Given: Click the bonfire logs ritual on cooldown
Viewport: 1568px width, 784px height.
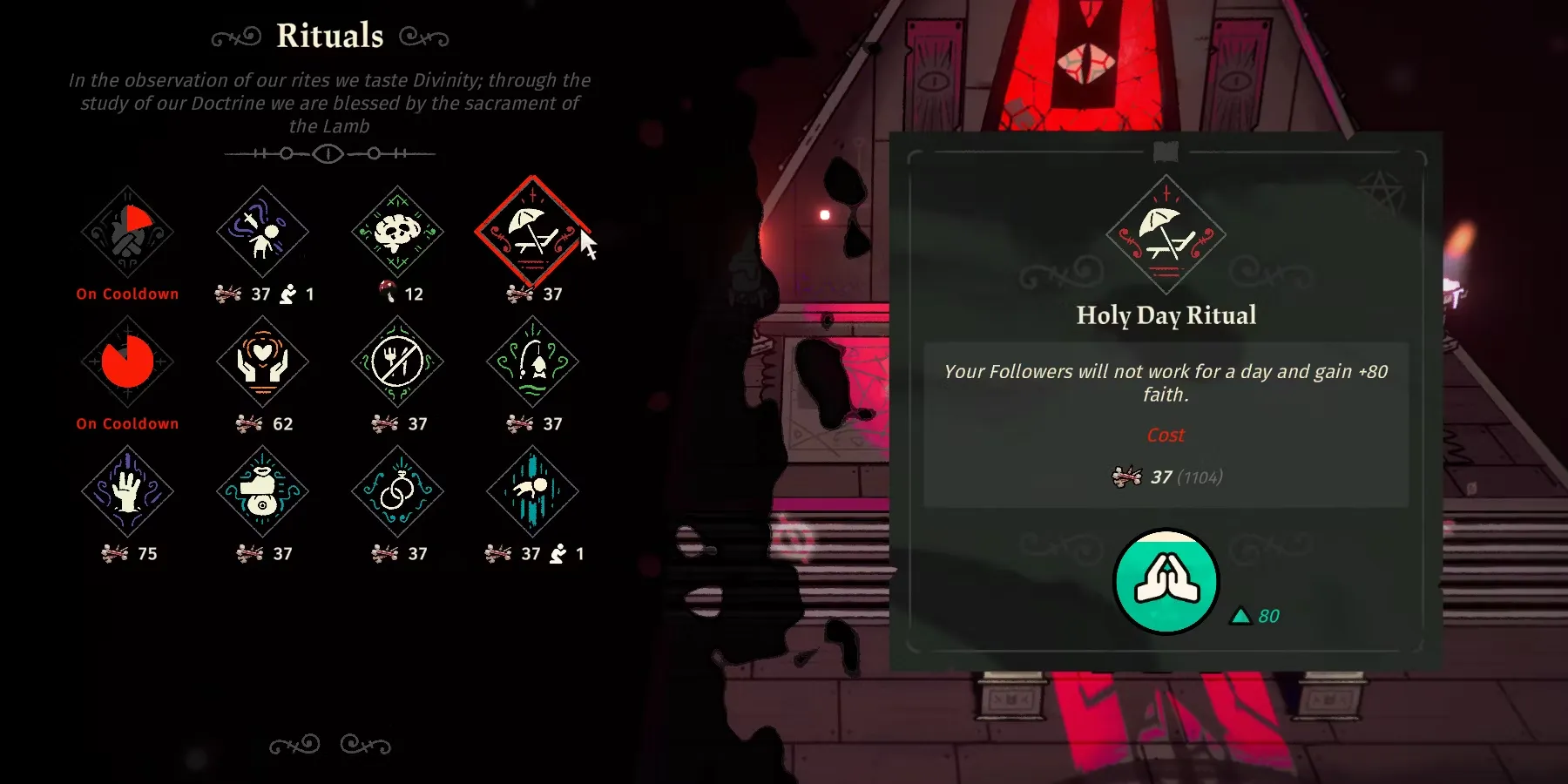Looking at the screenshot, I should pos(127,232).
